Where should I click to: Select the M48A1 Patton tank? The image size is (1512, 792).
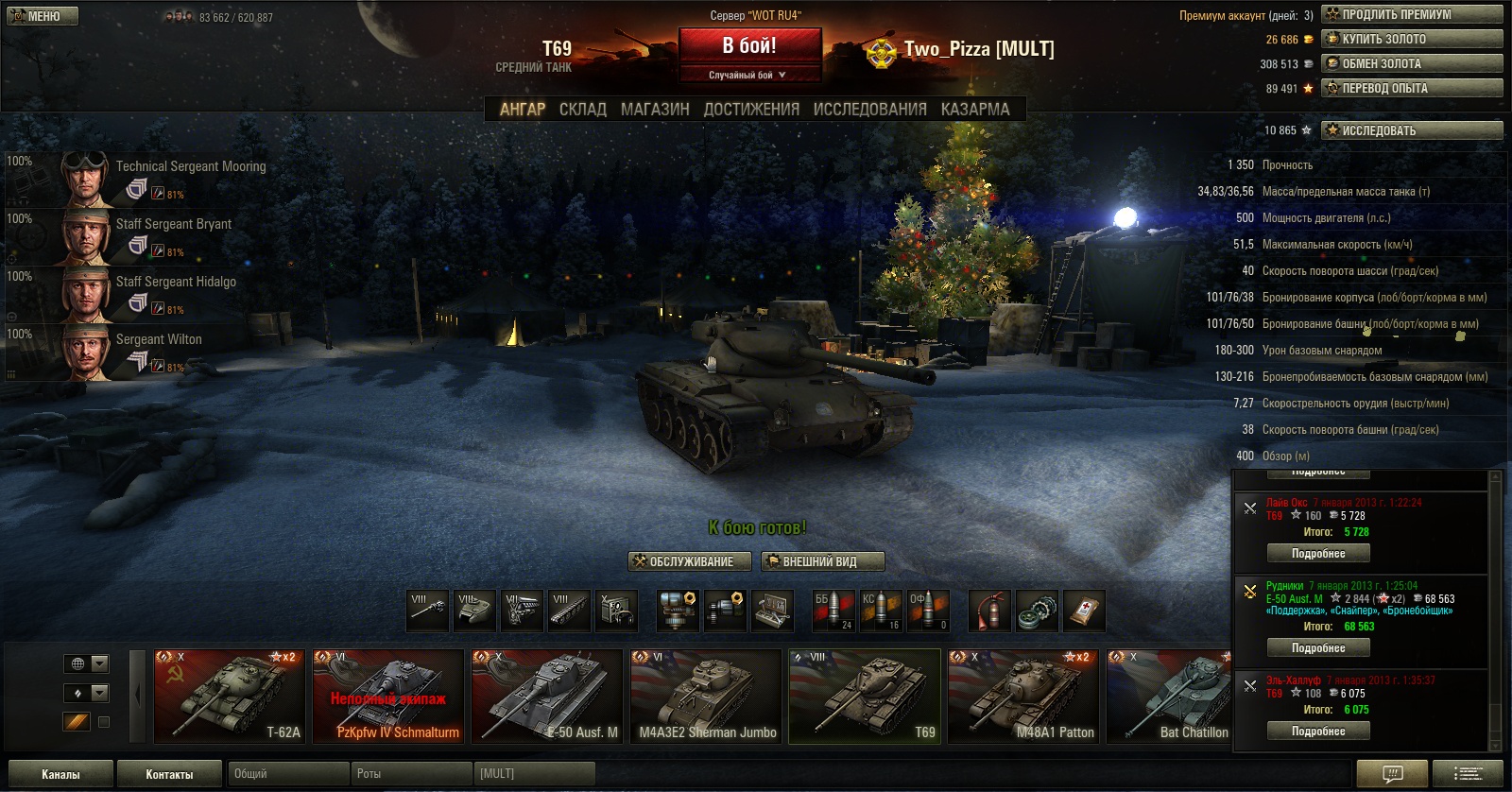(x=1023, y=697)
